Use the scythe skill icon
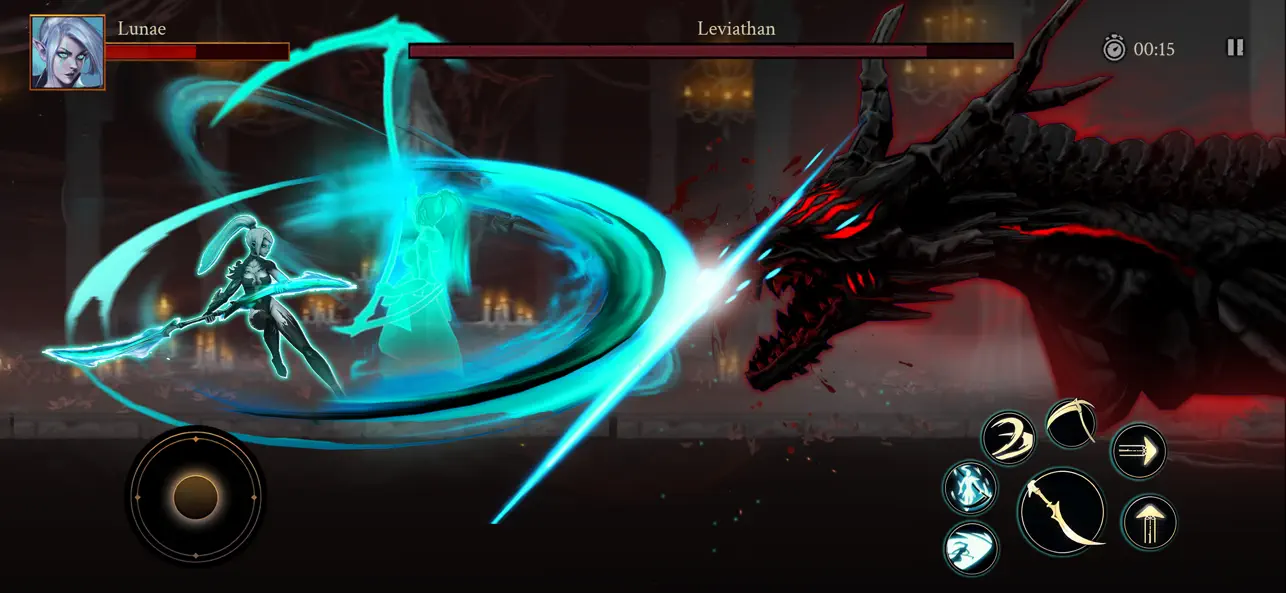This screenshot has height=593, width=1286. point(1071,424)
